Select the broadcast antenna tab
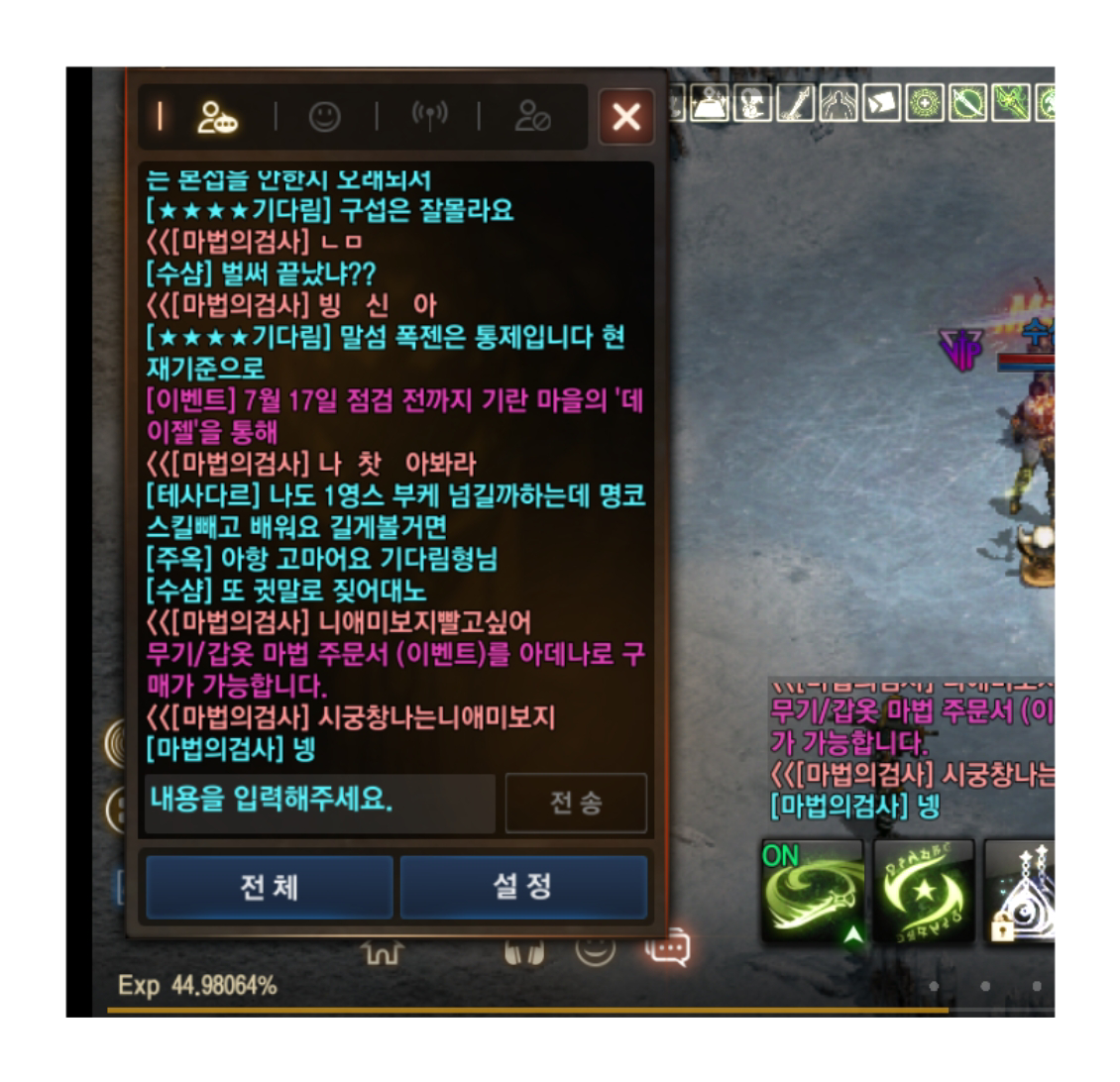The image size is (1120, 1082). (x=429, y=116)
